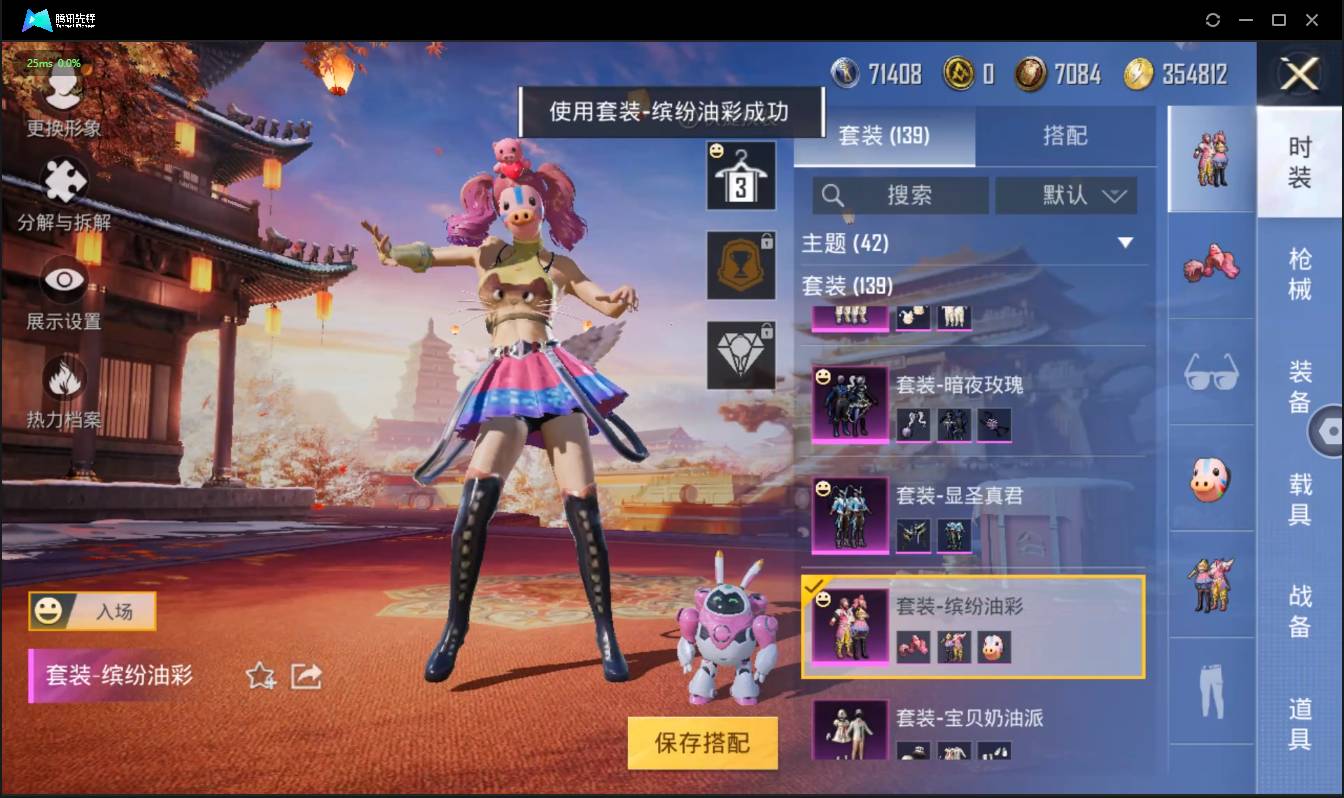The width and height of the screenshot is (1344, 798).
Task: Select the 套装-暗夜玫瑰 outfit thumbnail
Action: [848, 404]
